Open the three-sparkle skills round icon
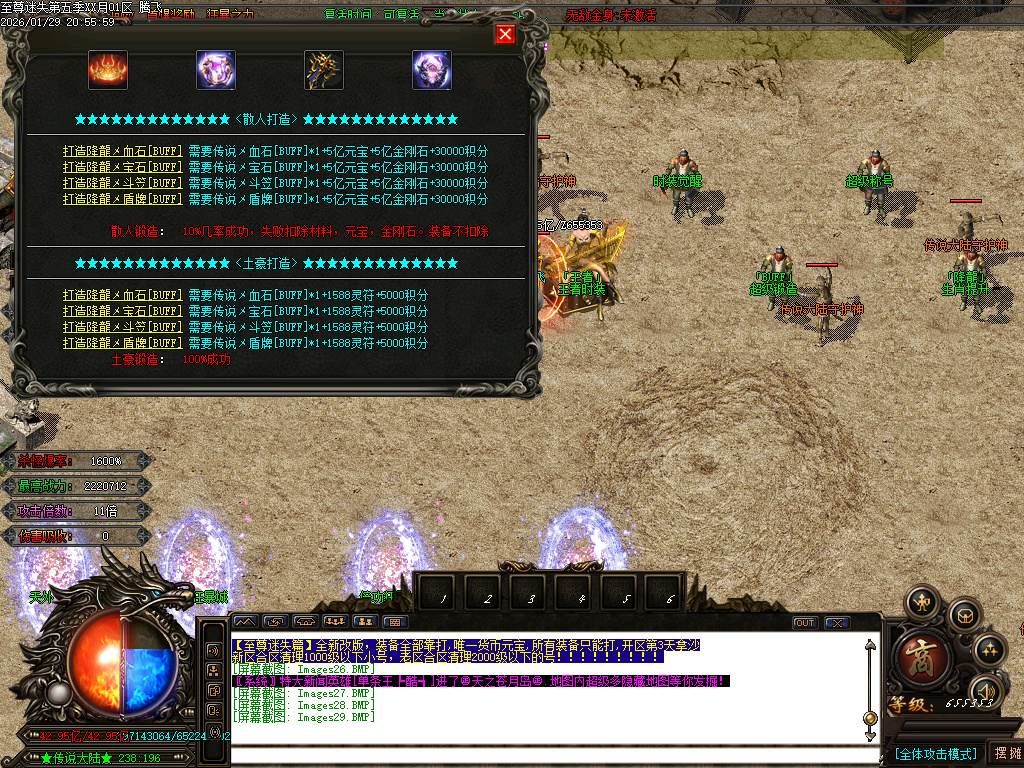Screen dimensions: 1024x768 (990, 650)
